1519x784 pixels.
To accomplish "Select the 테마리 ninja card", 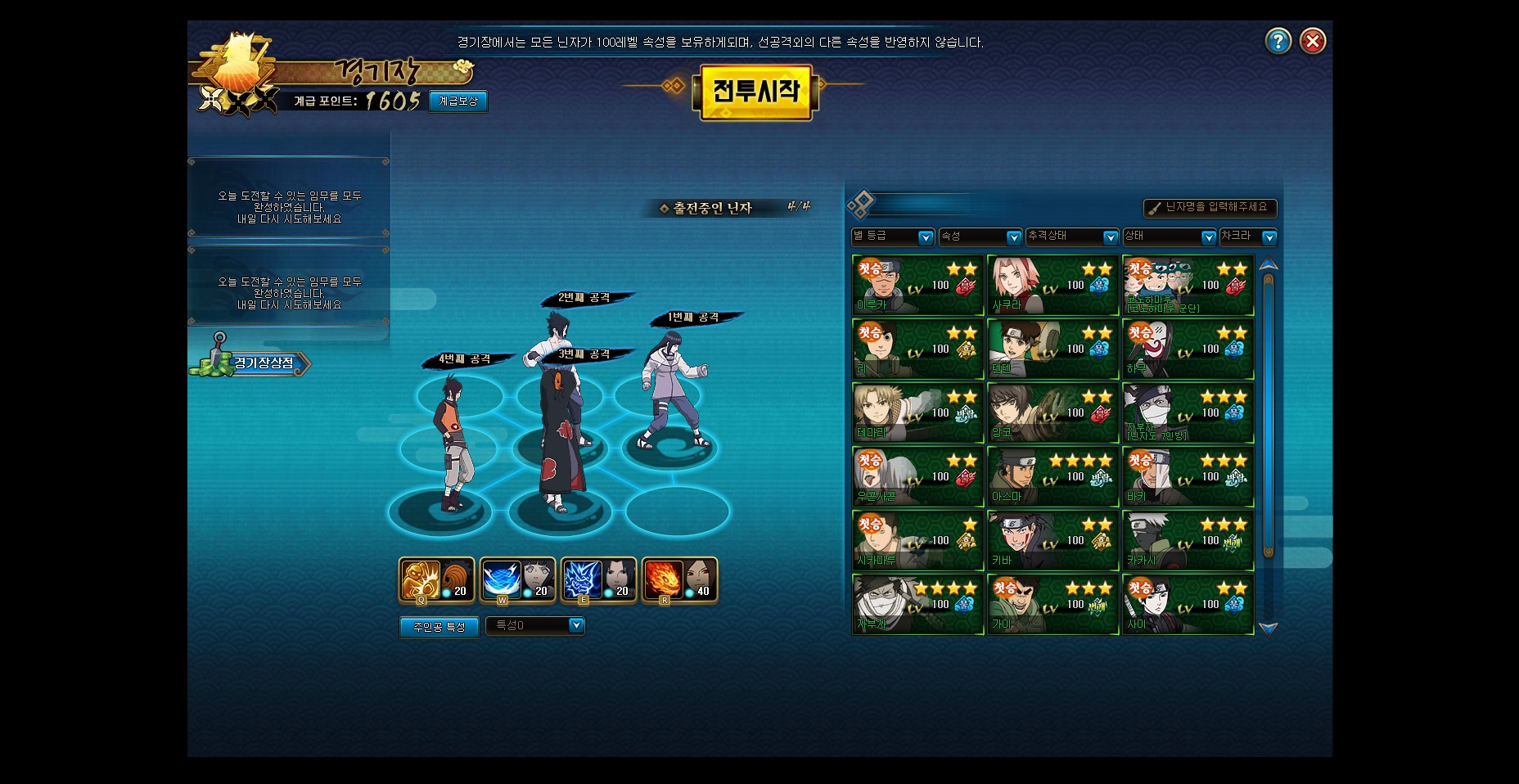I will pos(917,412).
